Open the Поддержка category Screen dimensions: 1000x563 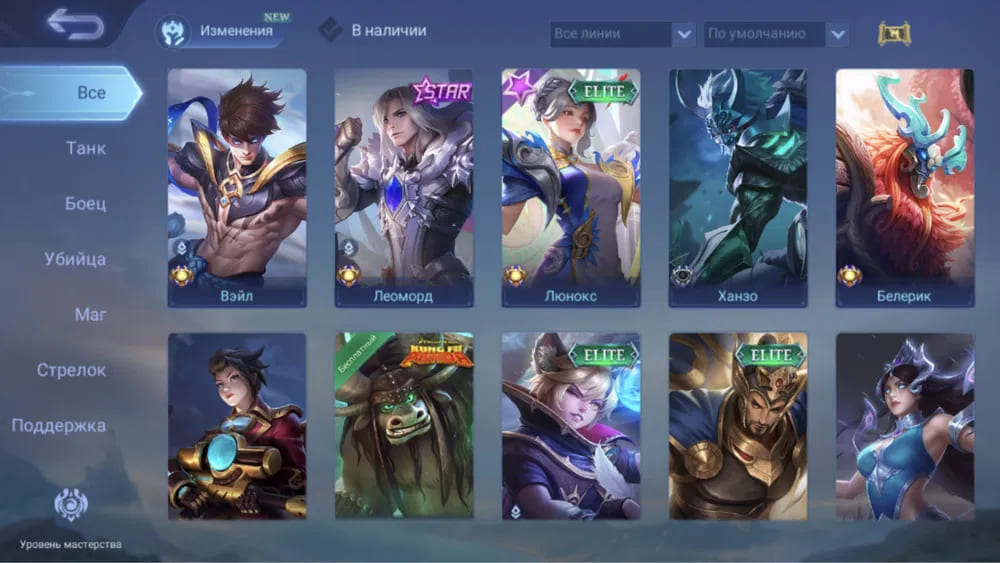(x=59, y=426)
